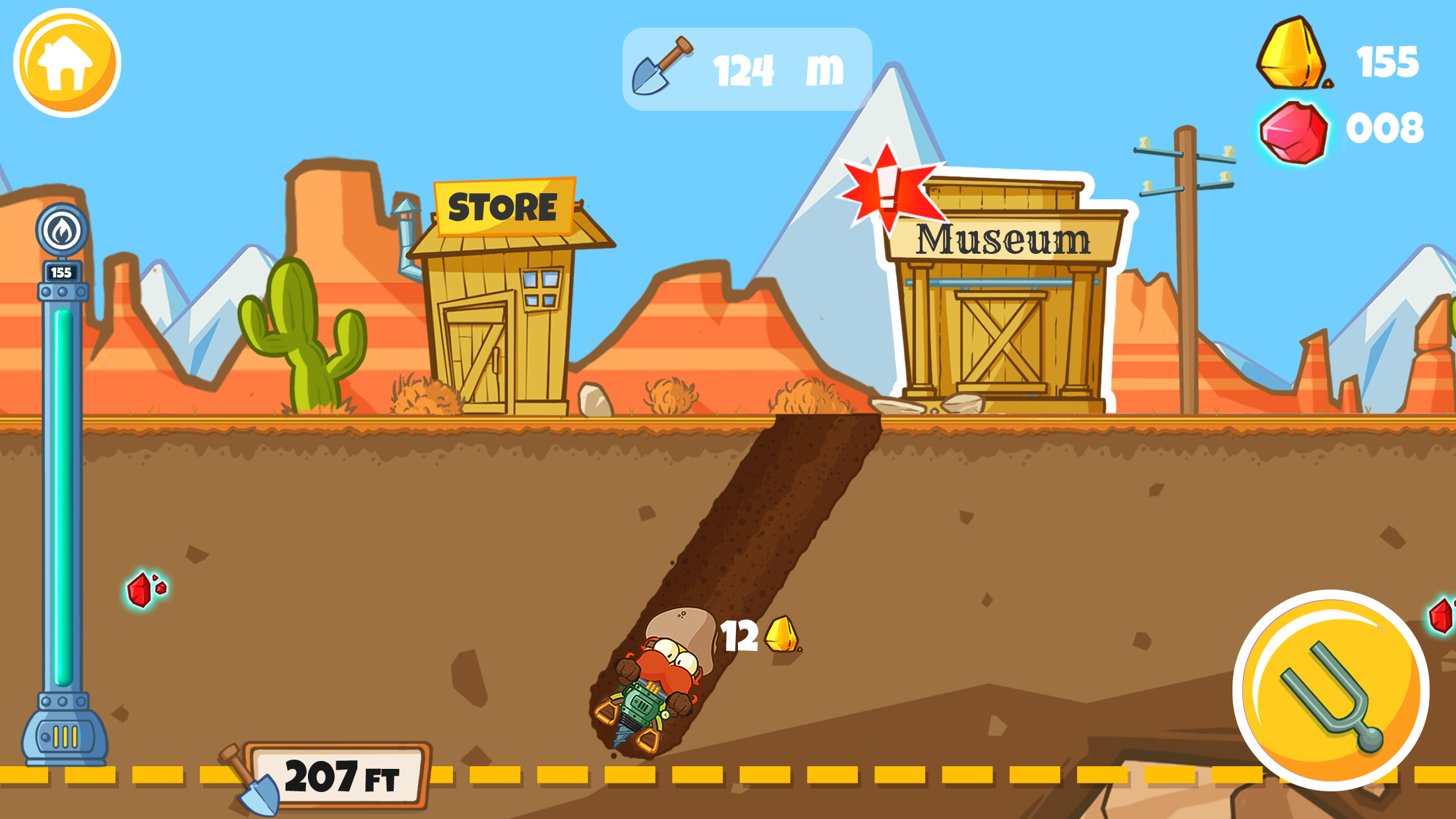Screen dimensions: 1456x819
Task: Tap the yellow home button
Action: click(x=68, y=61)
